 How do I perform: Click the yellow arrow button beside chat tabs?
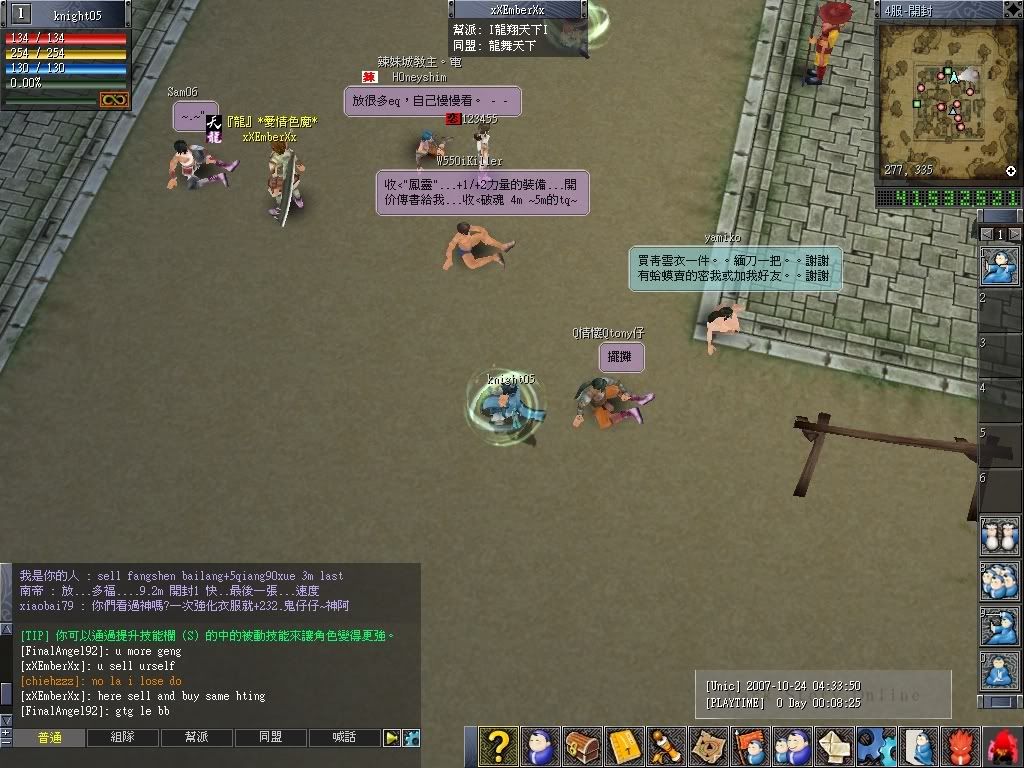392,738
